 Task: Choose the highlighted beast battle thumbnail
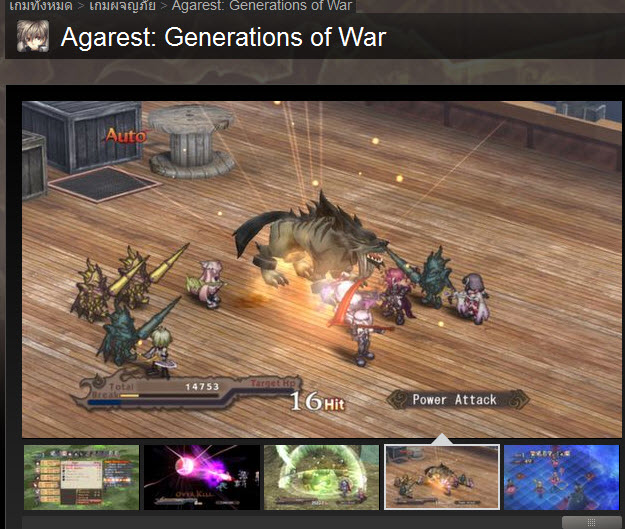[x=441, y=478]
